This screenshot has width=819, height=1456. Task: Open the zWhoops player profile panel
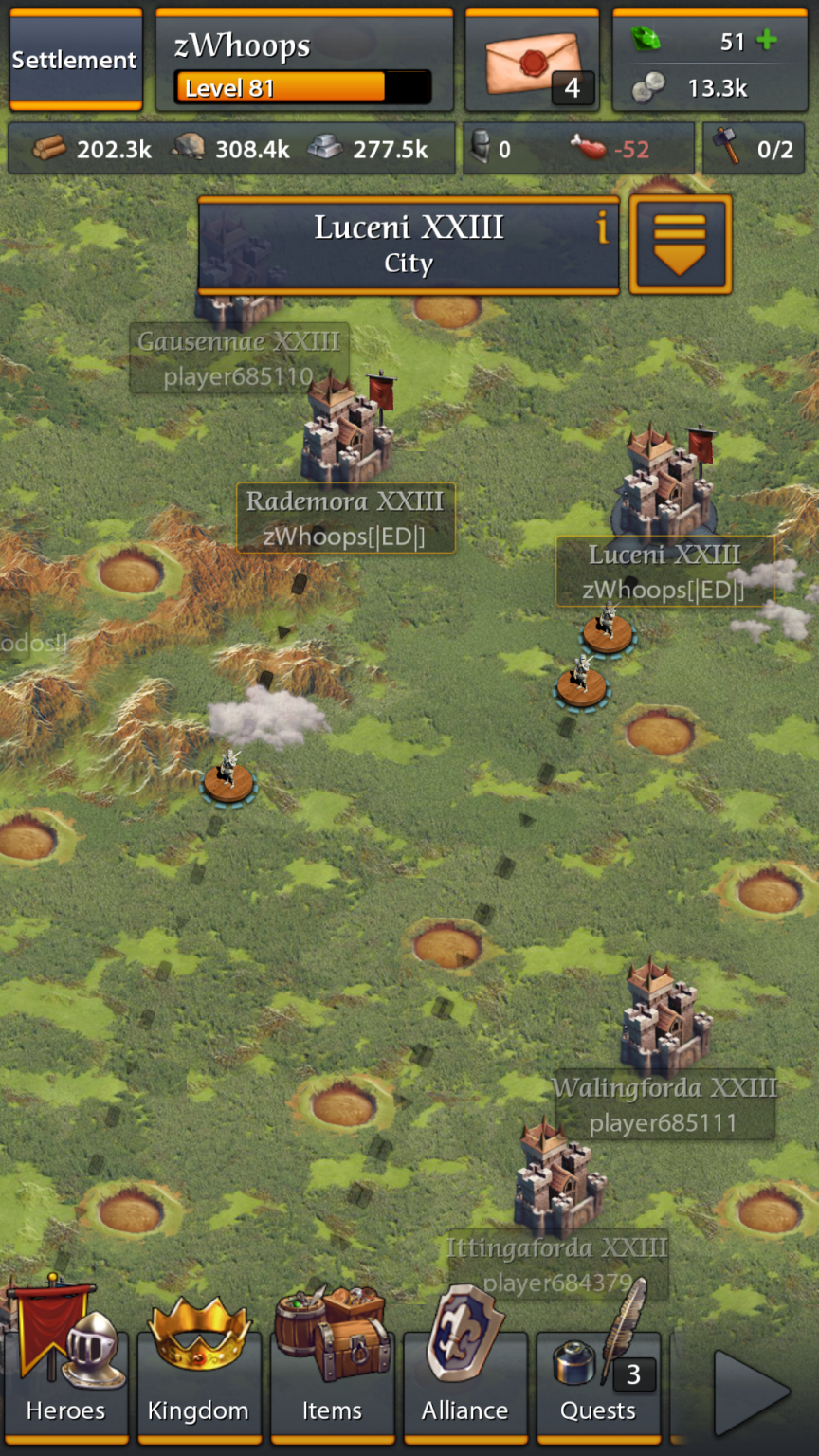point(303,60)
